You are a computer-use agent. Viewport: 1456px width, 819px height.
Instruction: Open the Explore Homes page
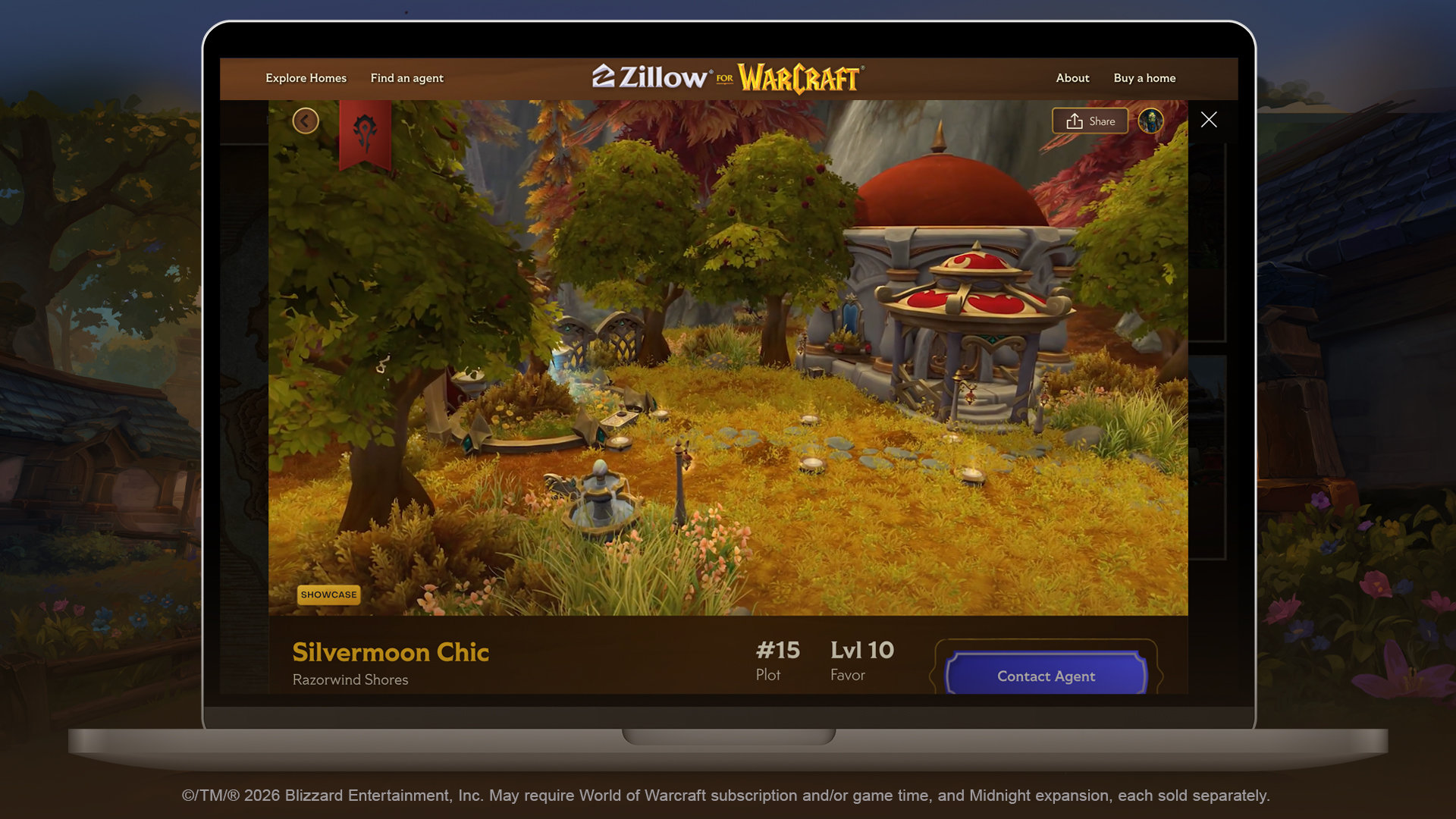[x=306, y=78]
